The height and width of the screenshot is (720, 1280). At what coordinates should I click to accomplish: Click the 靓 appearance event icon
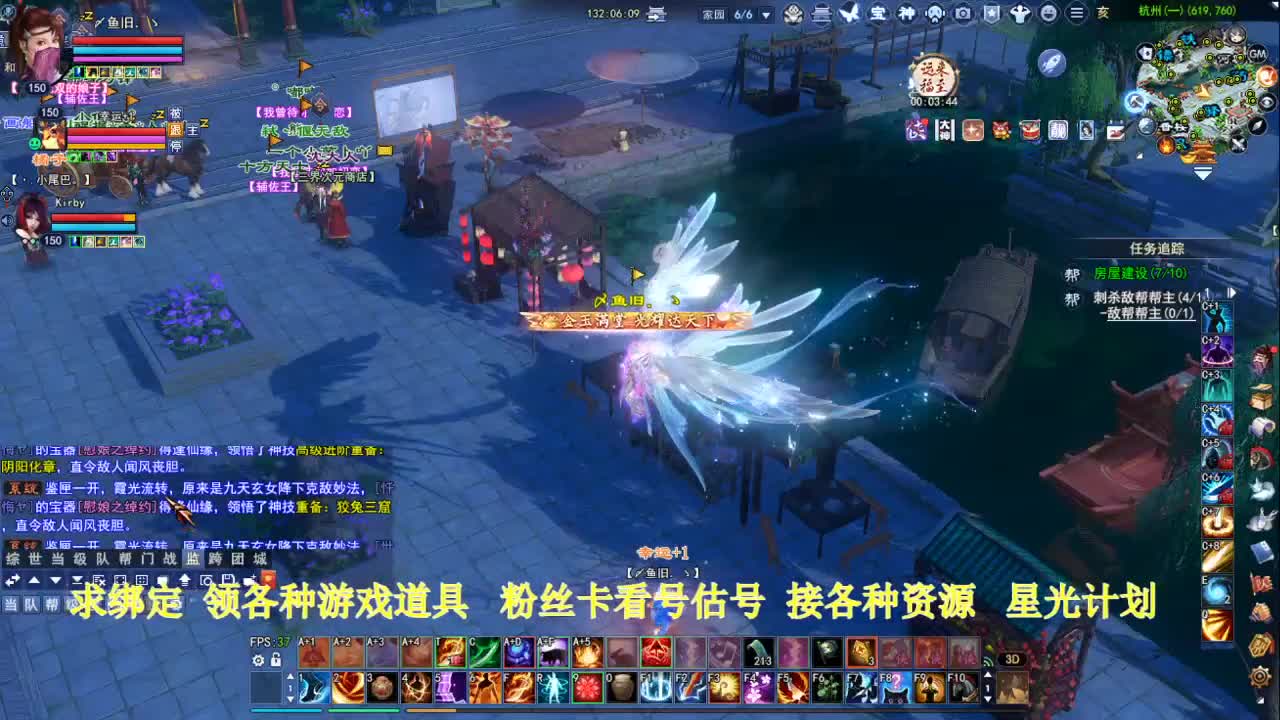coord(1058,130)
